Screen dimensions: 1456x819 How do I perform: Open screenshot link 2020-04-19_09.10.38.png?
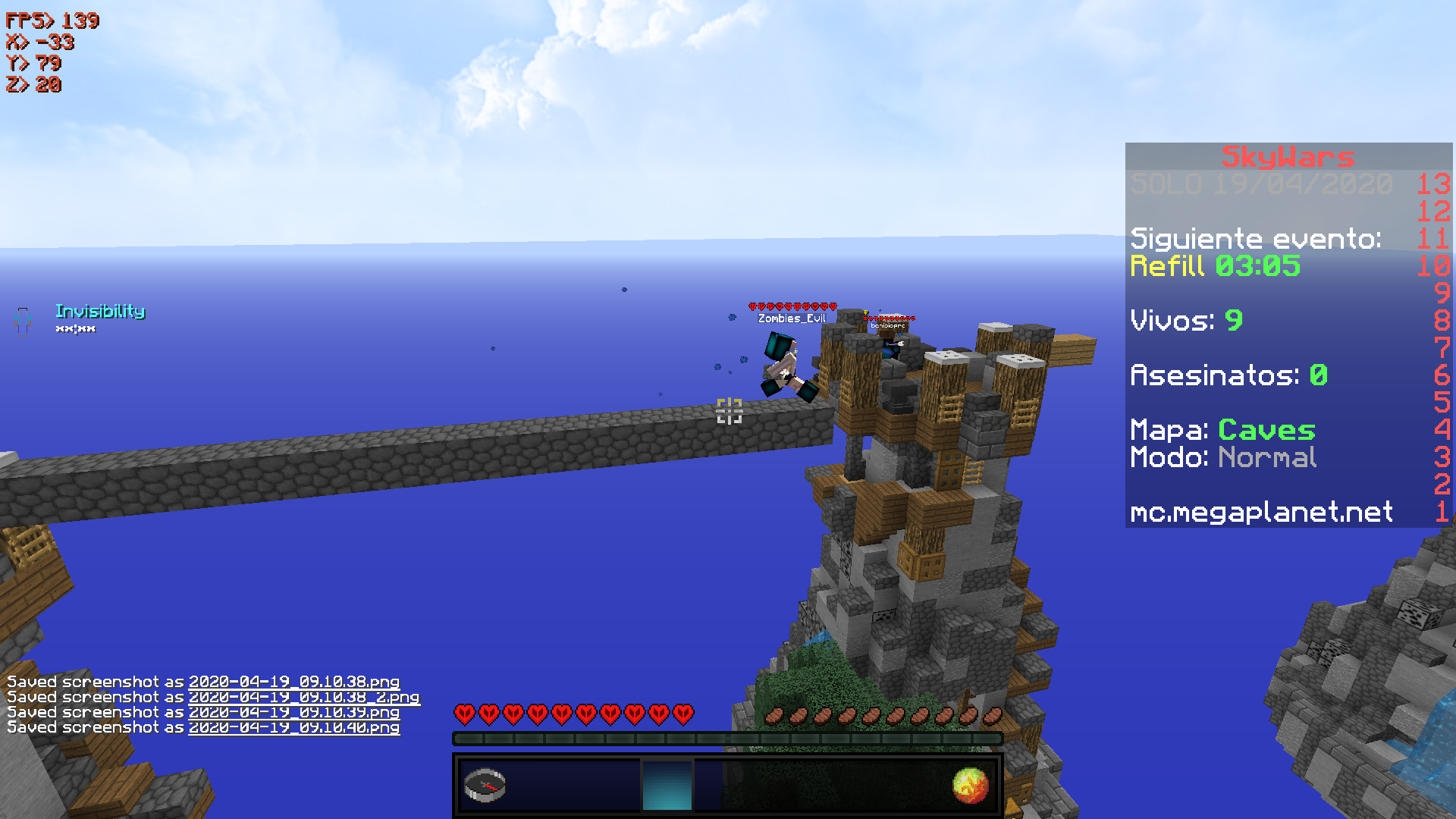[x=293, y=682]
